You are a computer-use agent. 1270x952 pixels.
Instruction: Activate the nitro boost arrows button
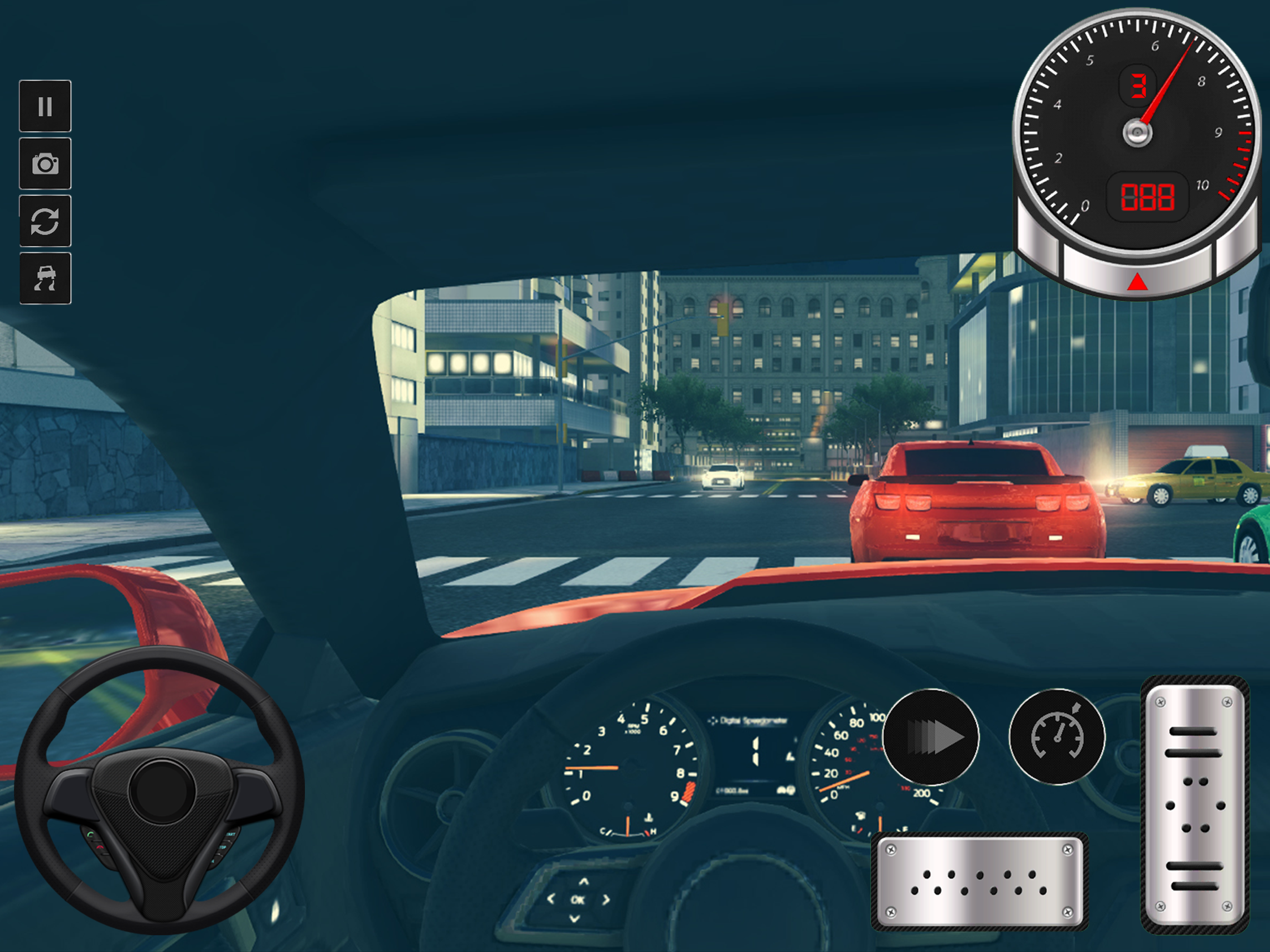click(x=931, y=737)
